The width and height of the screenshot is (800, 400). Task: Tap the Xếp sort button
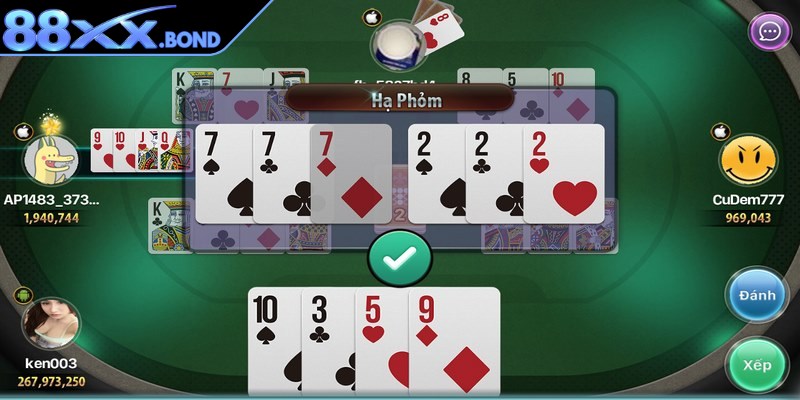click(x=757, y=365)
